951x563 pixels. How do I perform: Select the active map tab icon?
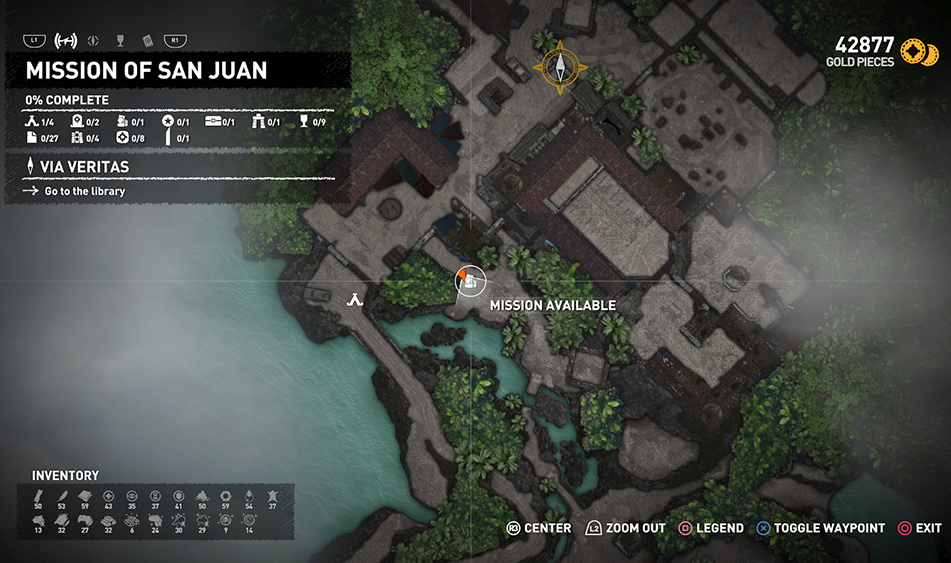click(65, 41)
